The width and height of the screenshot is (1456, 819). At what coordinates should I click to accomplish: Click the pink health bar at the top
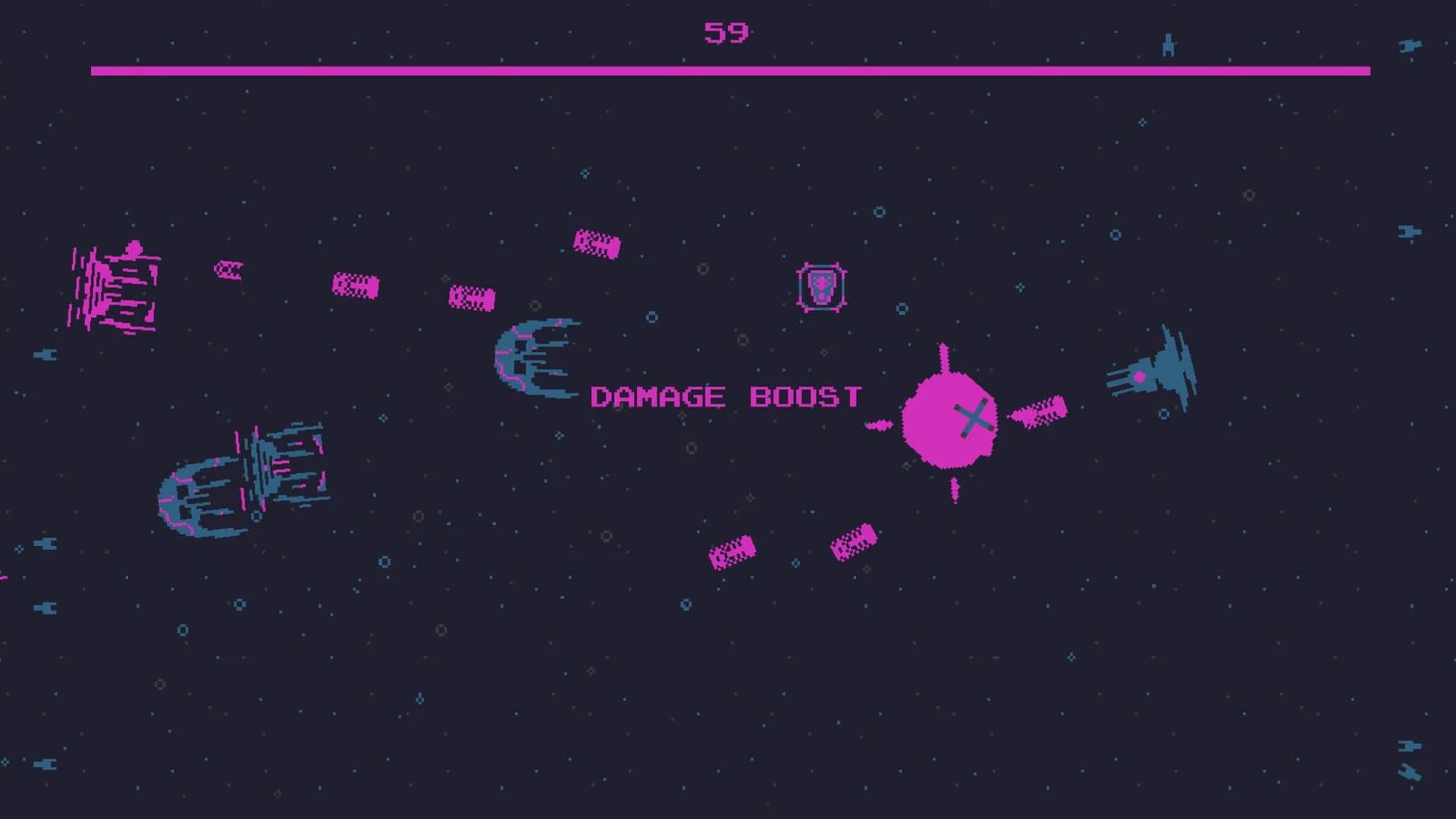click(728, 72)
